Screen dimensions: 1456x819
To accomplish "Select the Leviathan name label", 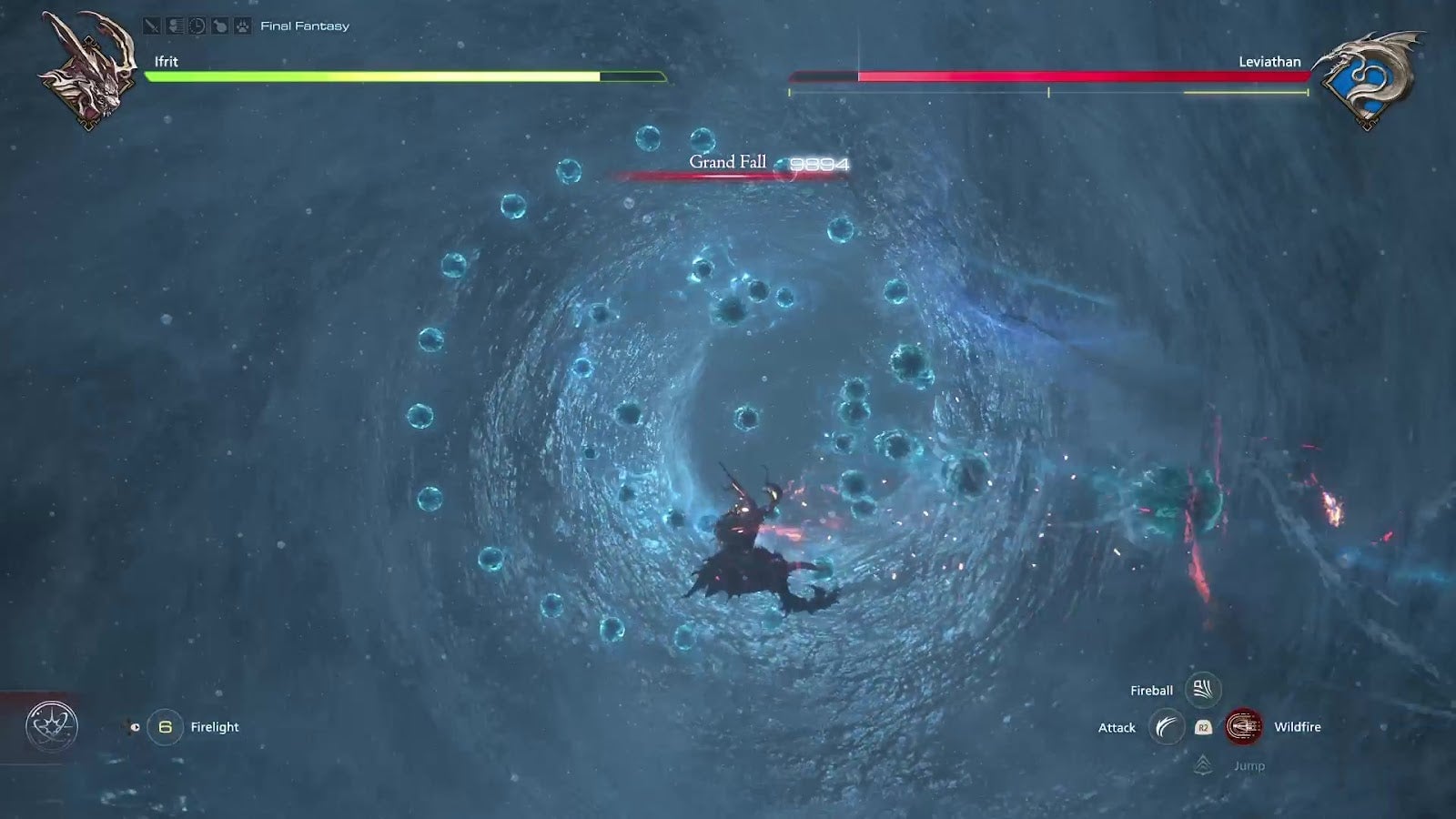I will tap(1270, 62).
